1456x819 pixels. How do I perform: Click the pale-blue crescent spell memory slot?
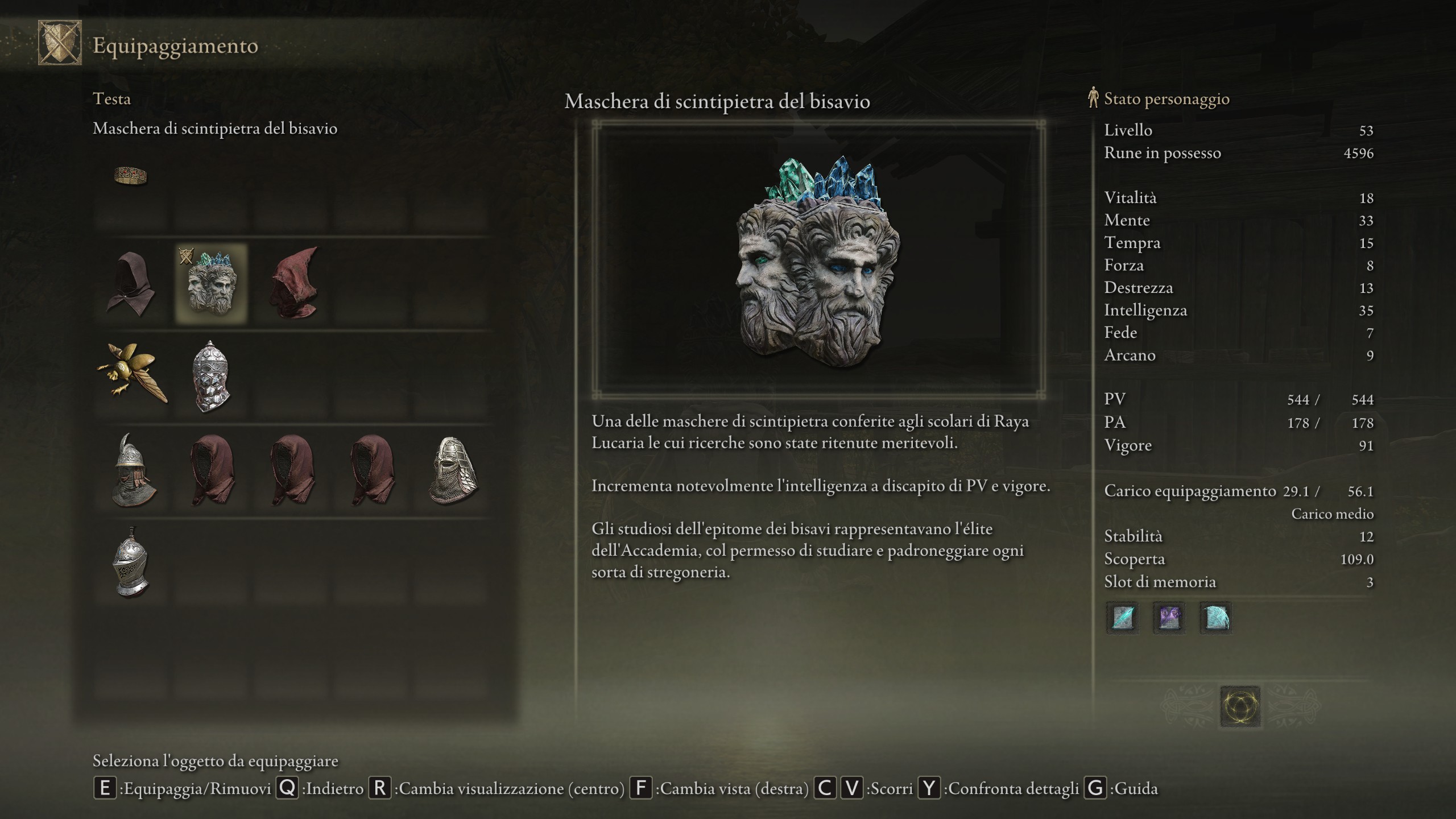1215,618
